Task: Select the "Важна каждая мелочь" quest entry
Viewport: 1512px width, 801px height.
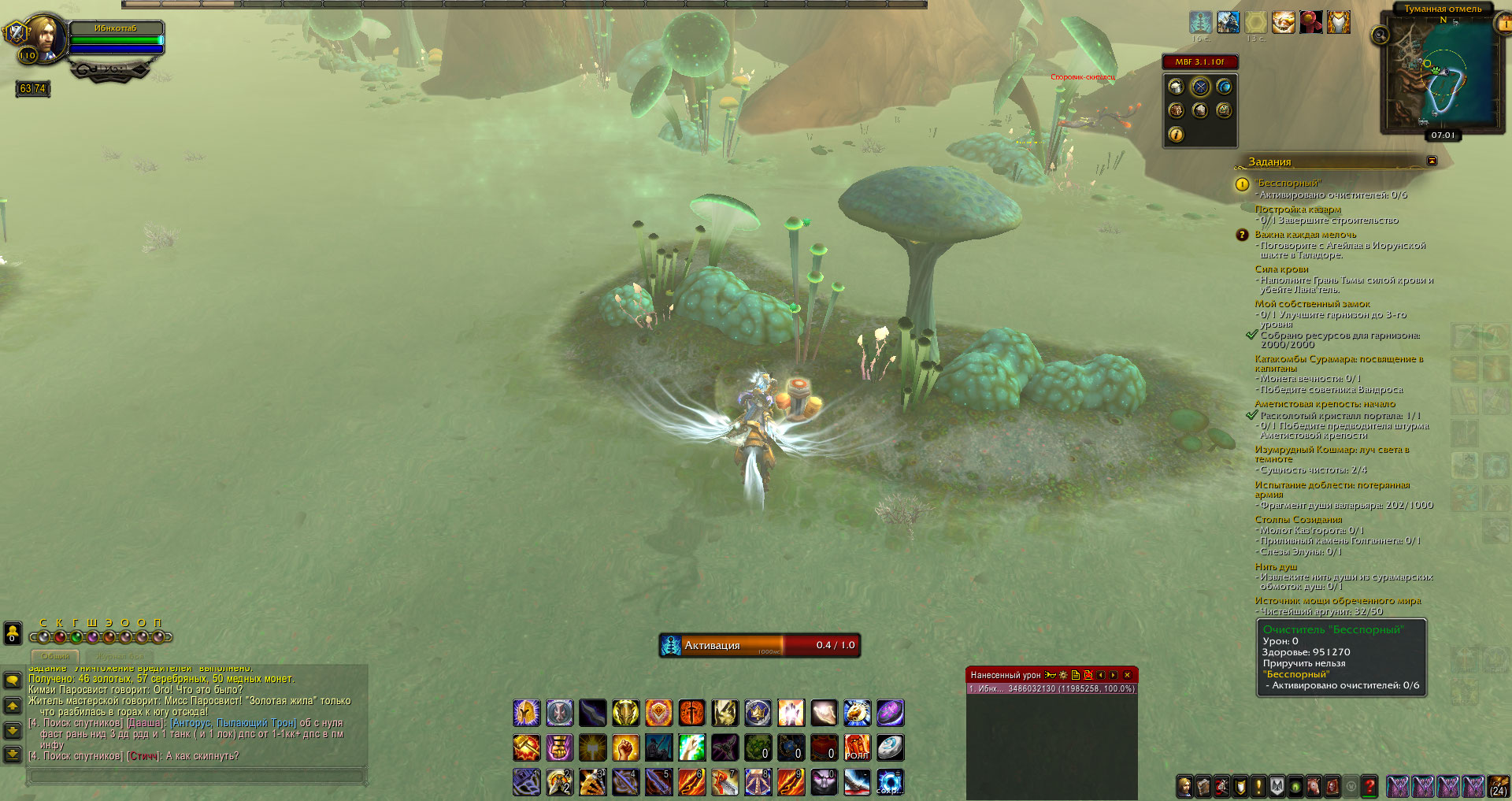Action: click(x=1305, y=235)
